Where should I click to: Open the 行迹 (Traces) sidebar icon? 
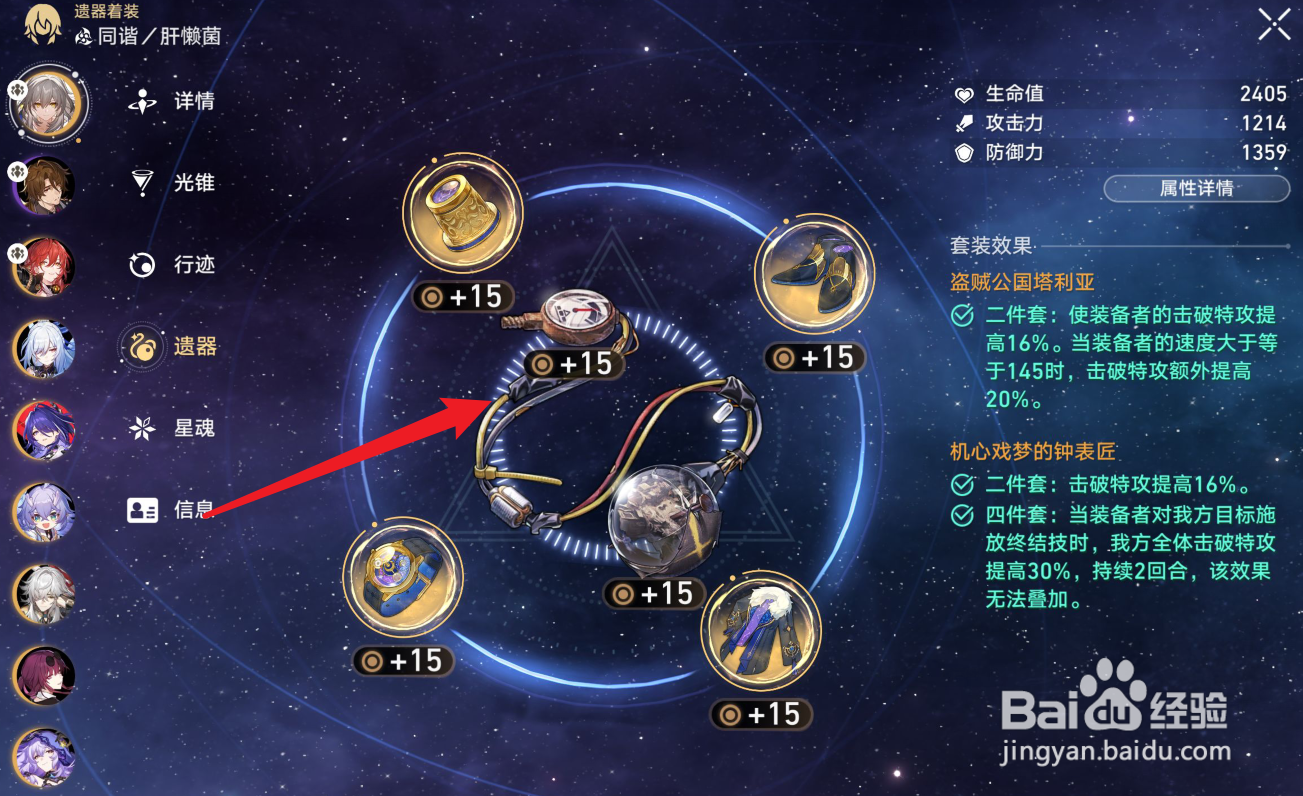click(x=140, y=264)
